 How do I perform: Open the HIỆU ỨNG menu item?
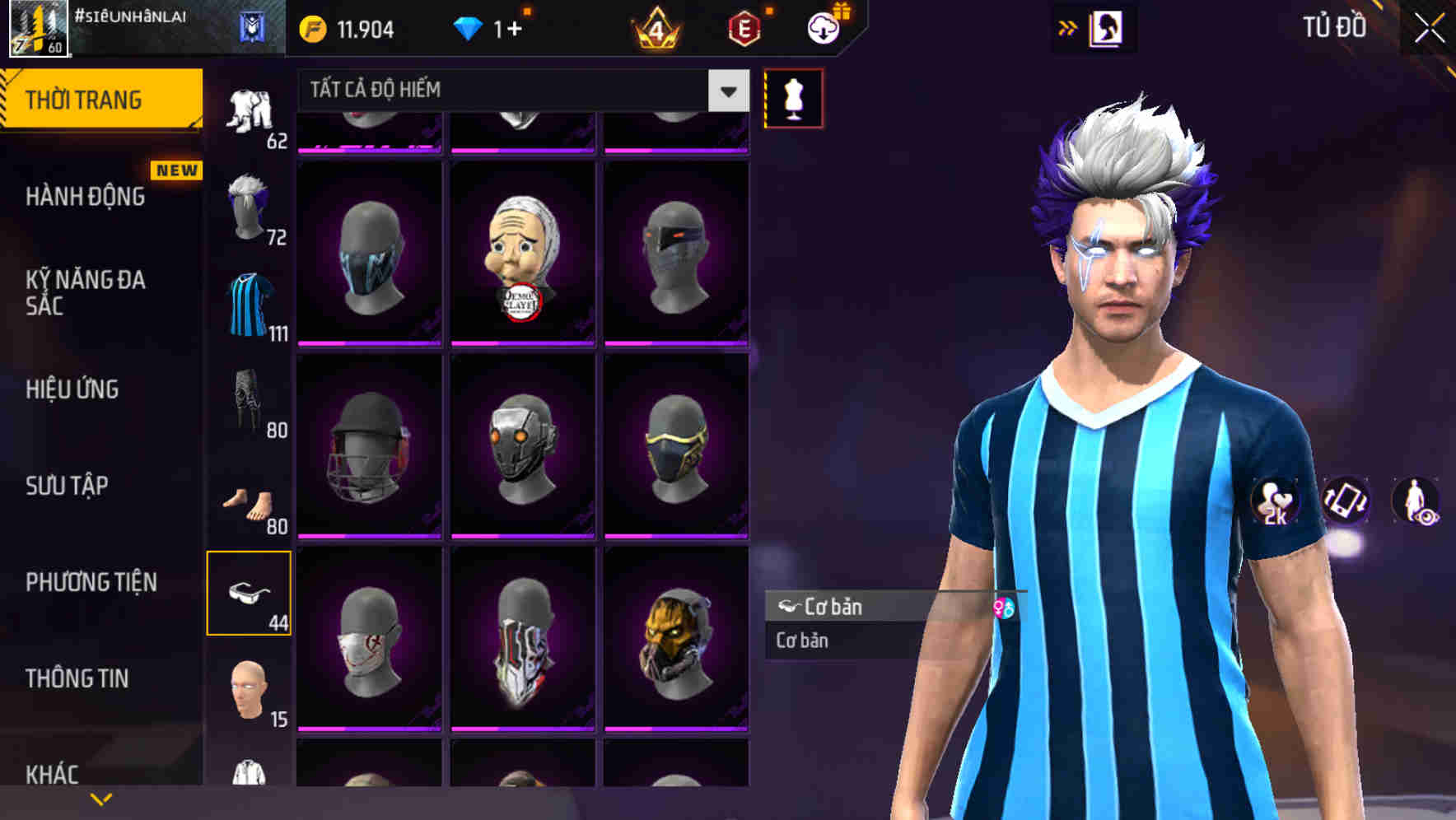pos(72,389)
